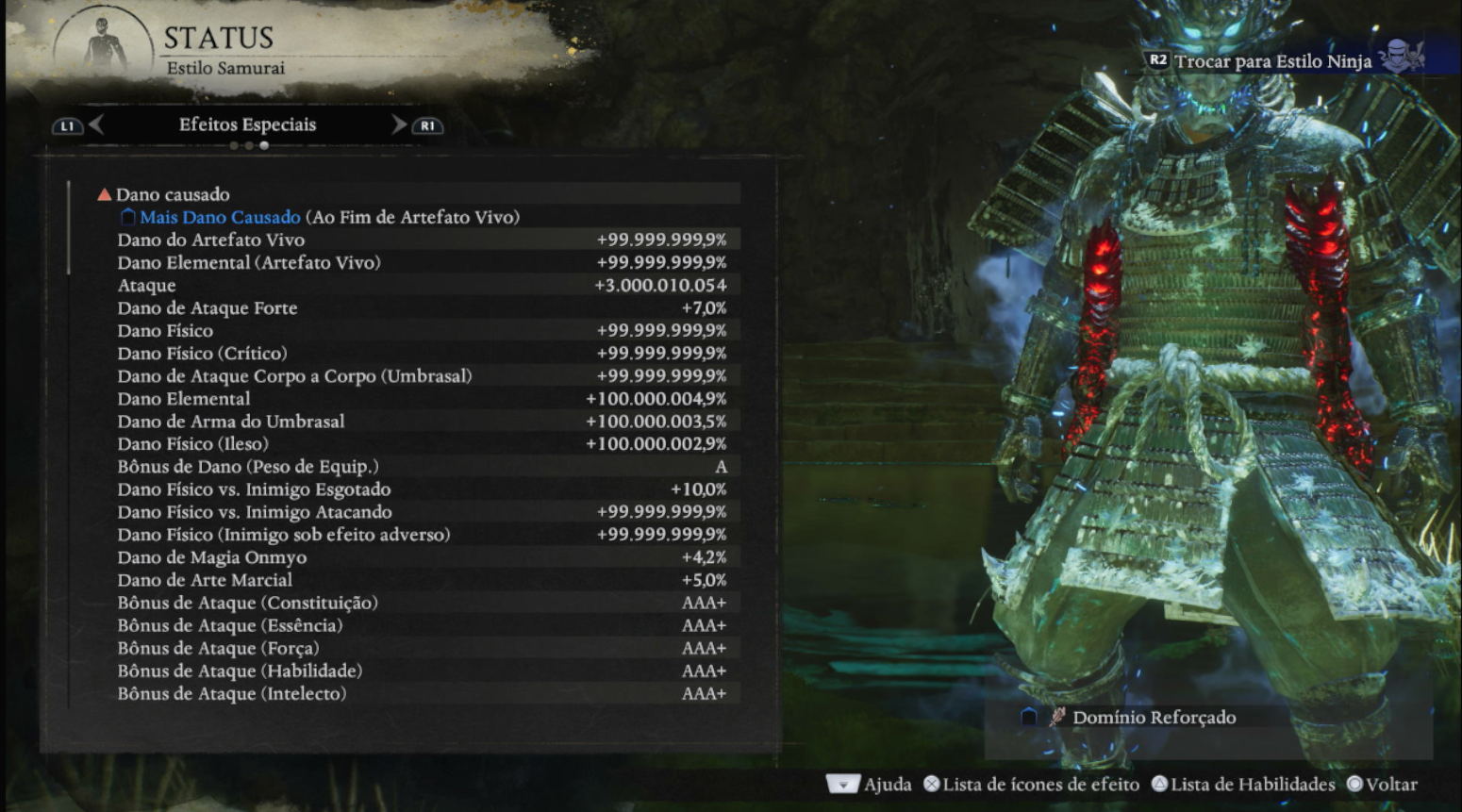Viewport: 1462px width, 812px height.
Task: Select the Dano Físico (Crítico) row
Action: pyautogui.click(x=420, y=353)
